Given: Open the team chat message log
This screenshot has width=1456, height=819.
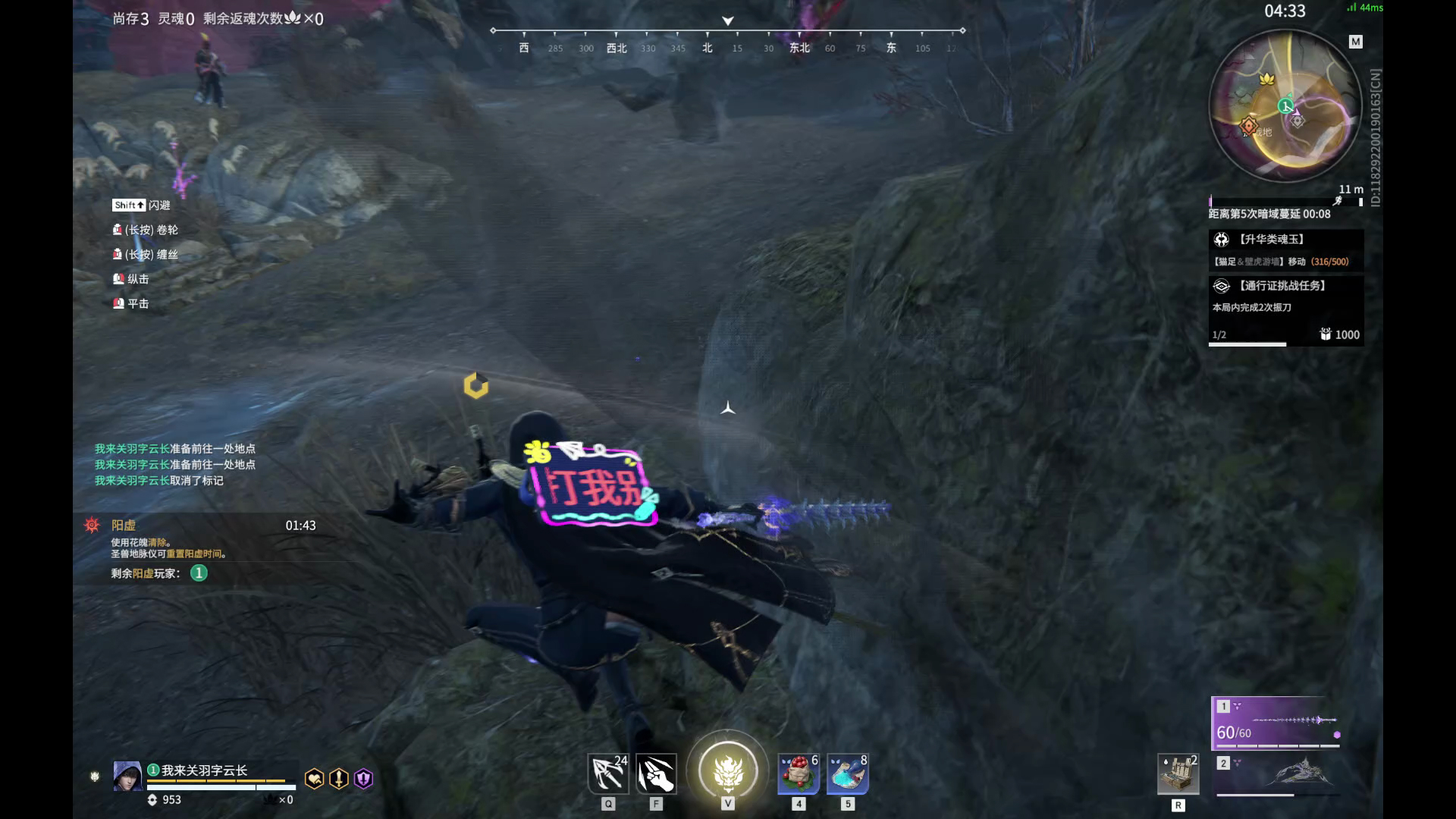Looking at the screenshot, I should pyautogui.click(x=175, y=464).
